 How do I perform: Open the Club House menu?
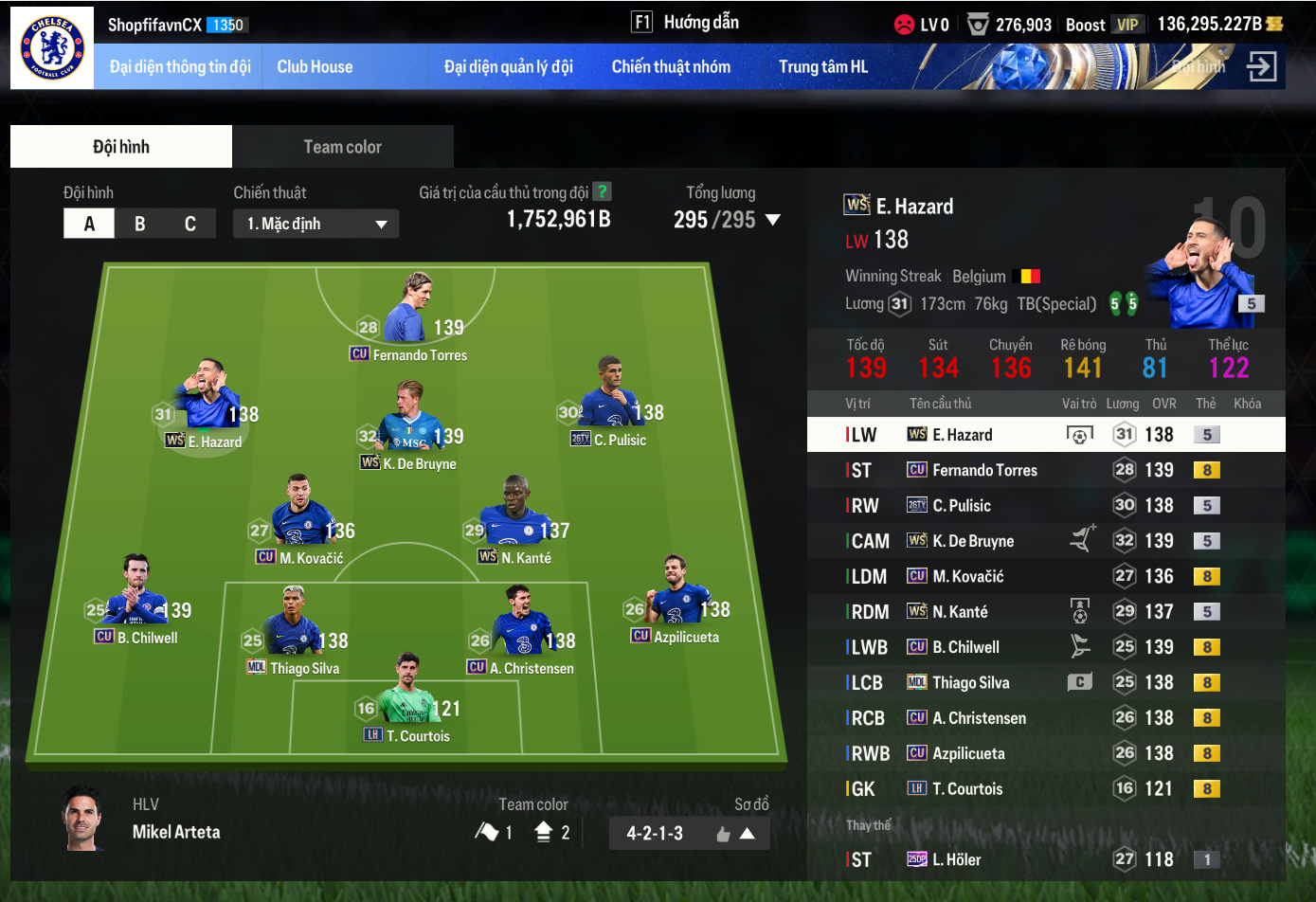pyautogui.click(x=315, y=66)
